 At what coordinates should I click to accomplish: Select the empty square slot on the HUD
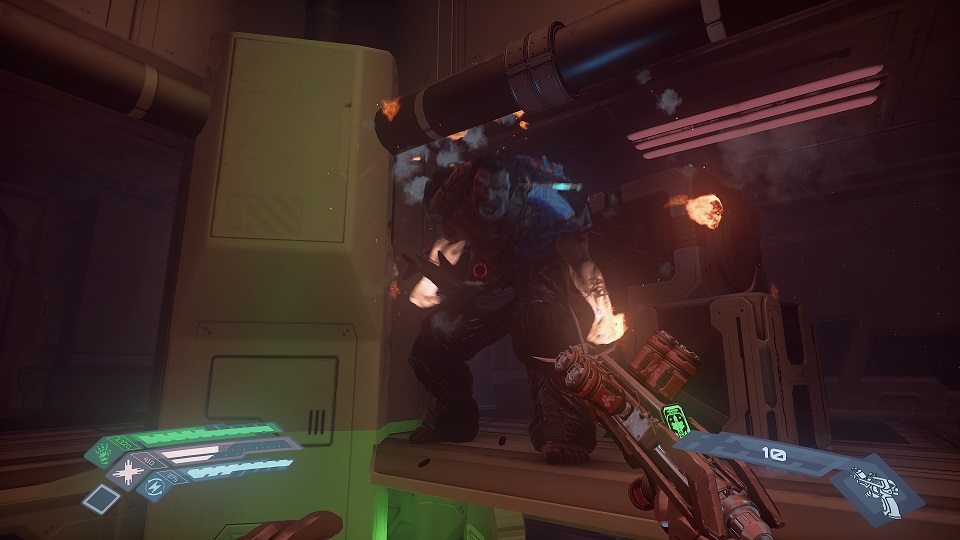point(100,497)
